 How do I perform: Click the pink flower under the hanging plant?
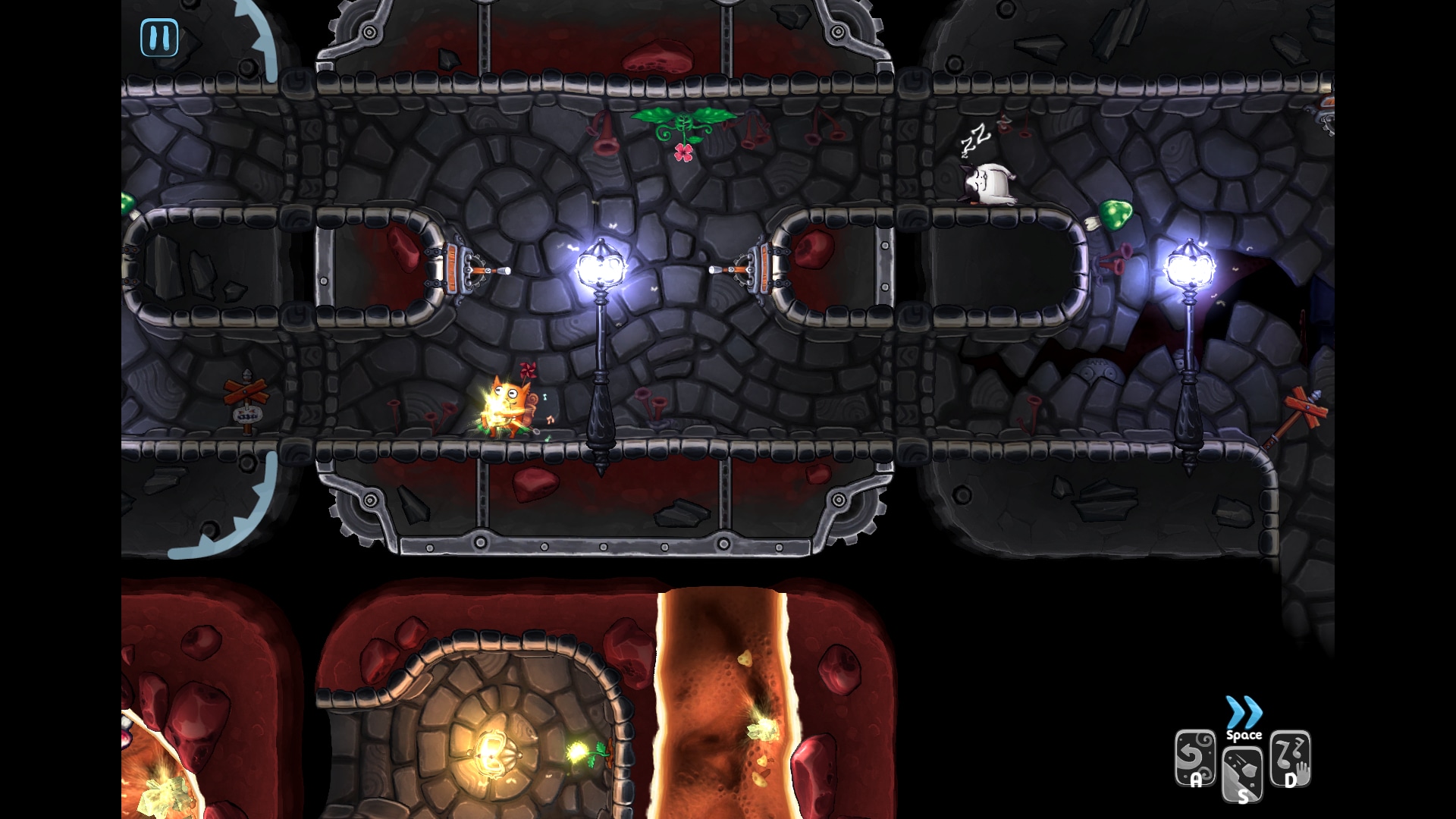click(685, 152)
